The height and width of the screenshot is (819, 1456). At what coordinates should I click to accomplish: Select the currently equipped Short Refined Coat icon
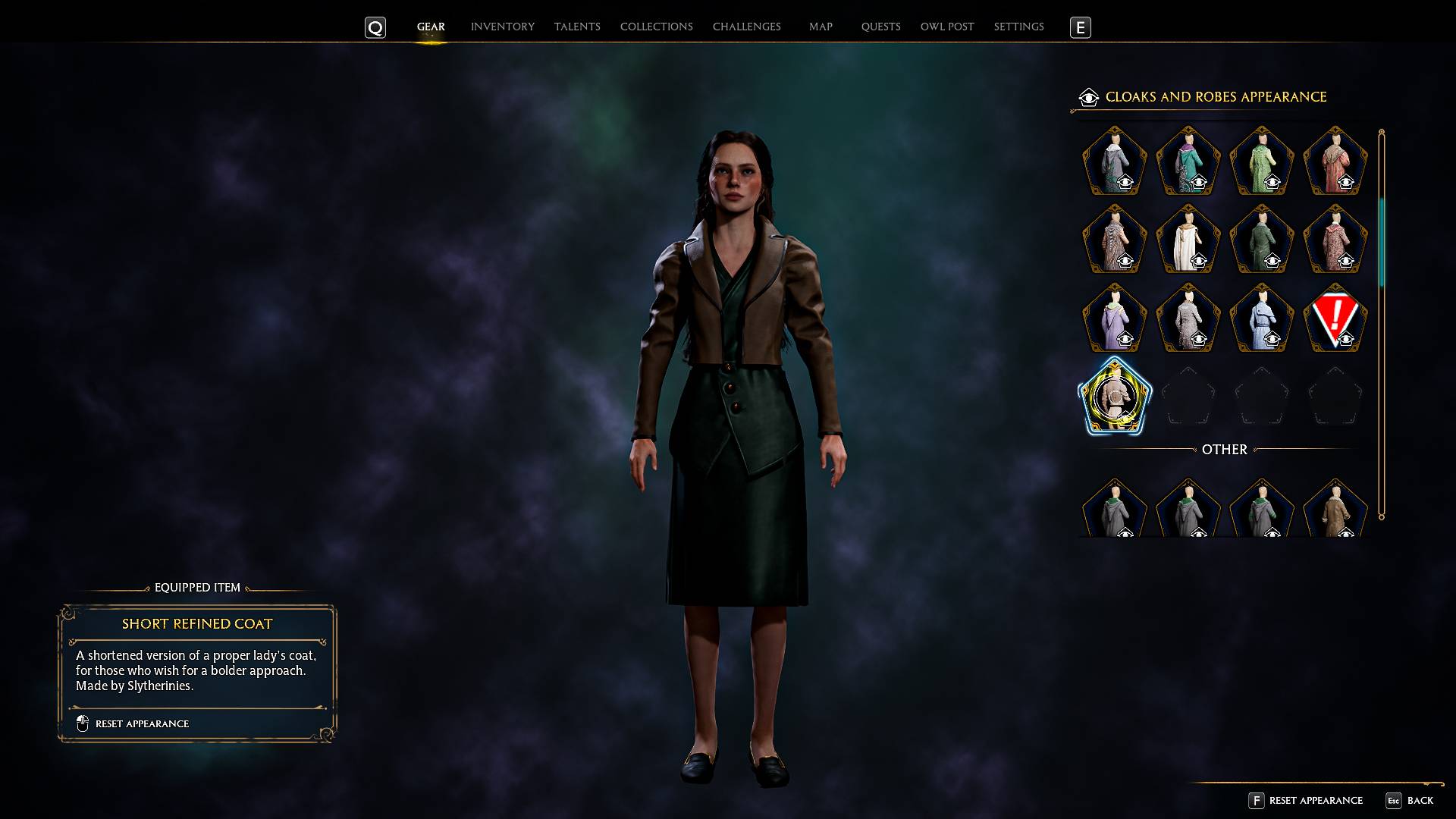pos(1113,396)
